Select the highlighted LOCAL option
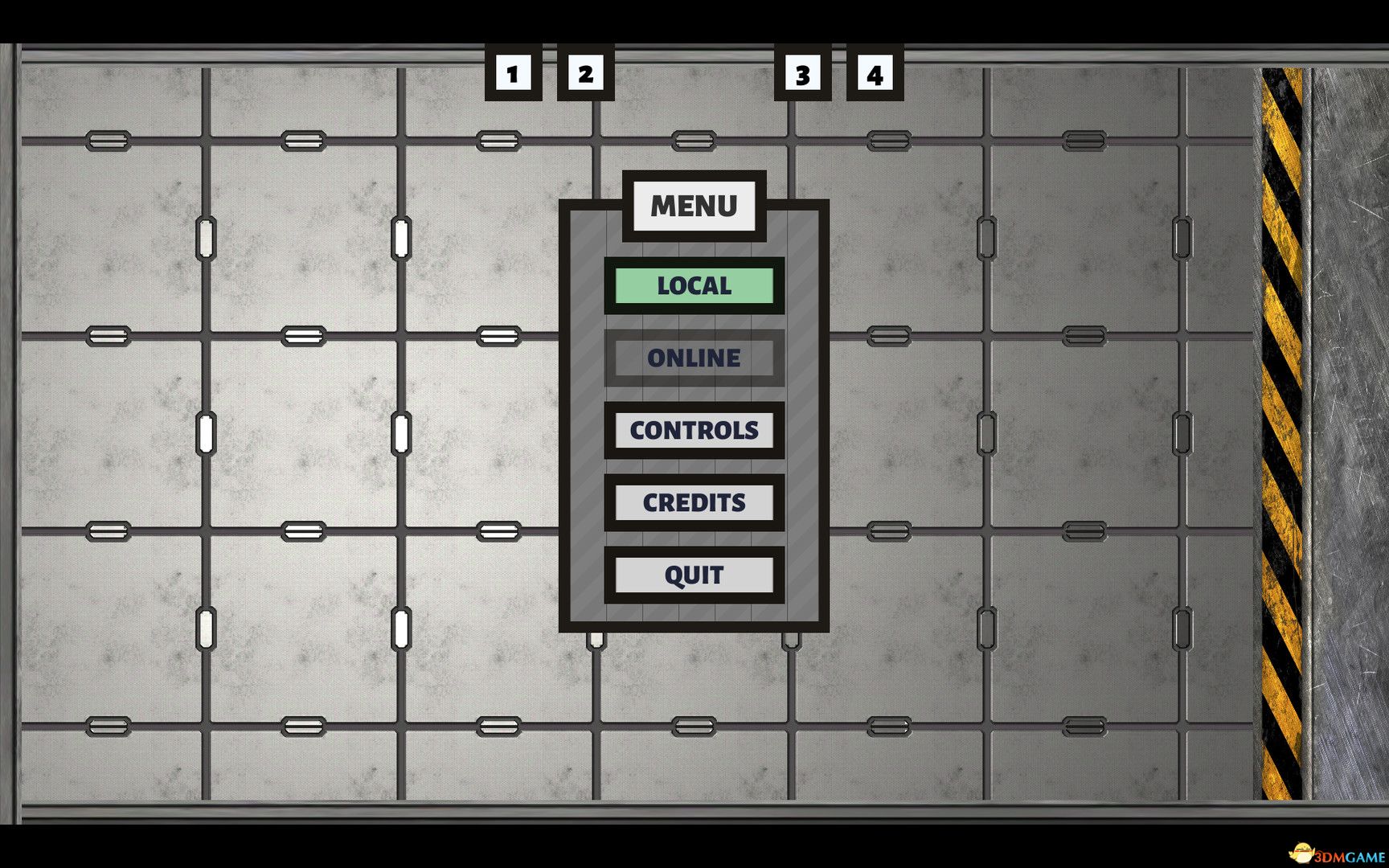This screenshot has width=1389, height=868. click(x=694, y=285)
